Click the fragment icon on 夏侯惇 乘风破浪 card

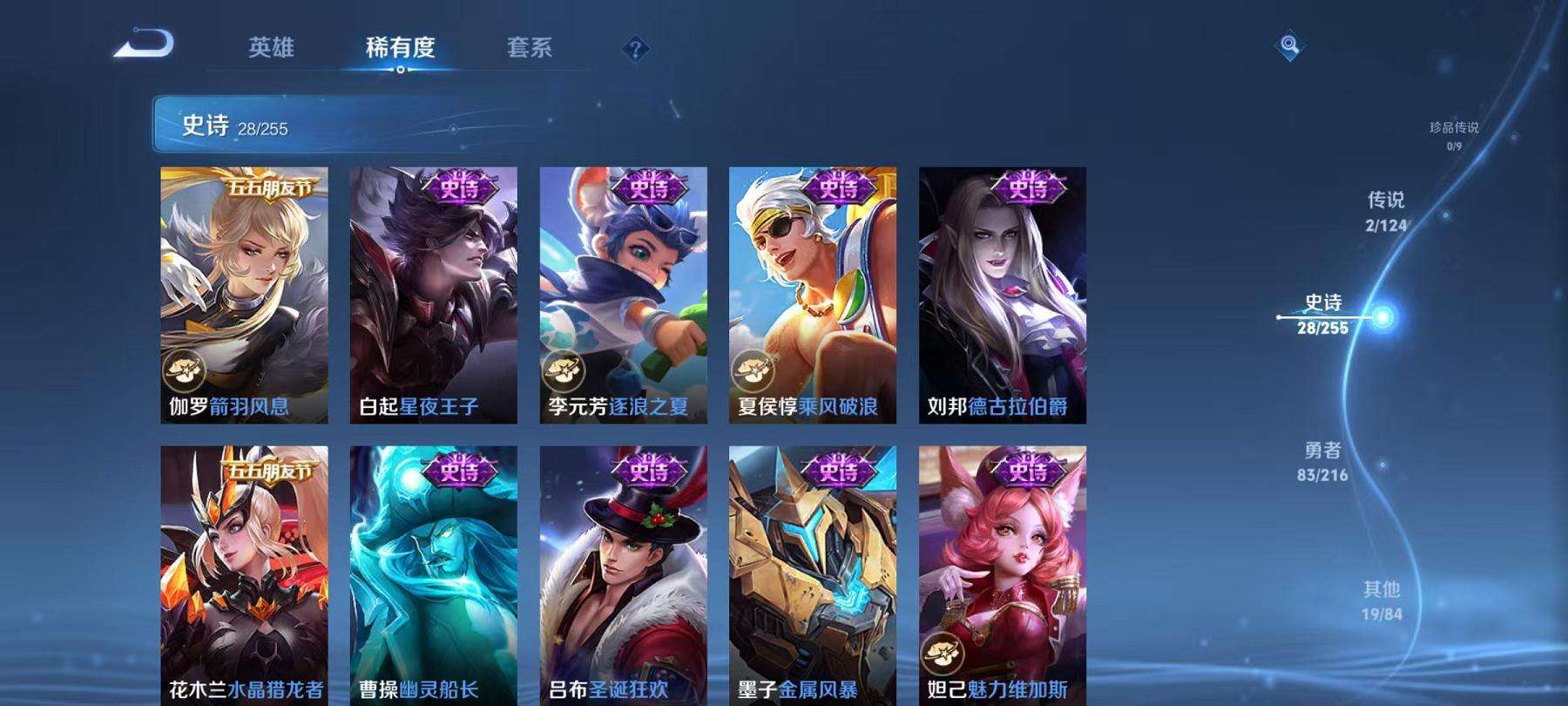(x=753, y=370)
